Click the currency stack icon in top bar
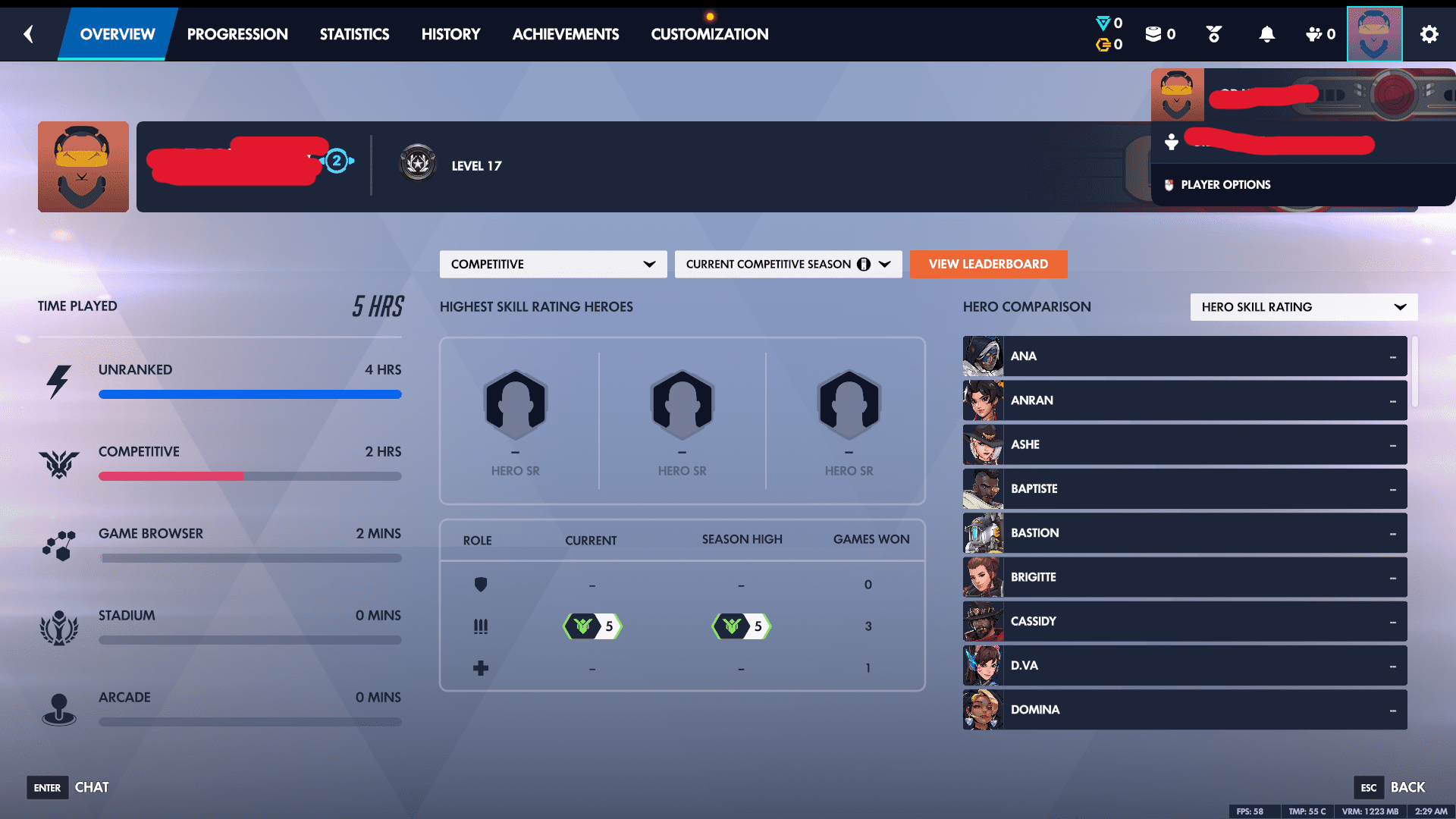 coord(1154,34)
